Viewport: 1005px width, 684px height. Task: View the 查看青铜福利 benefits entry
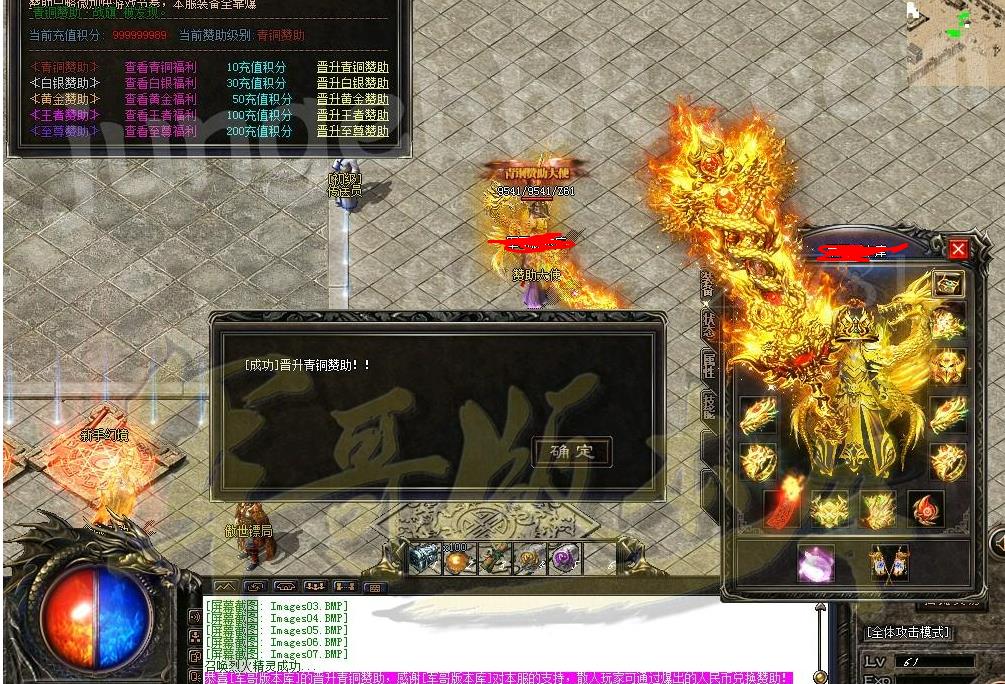(160, 68)
